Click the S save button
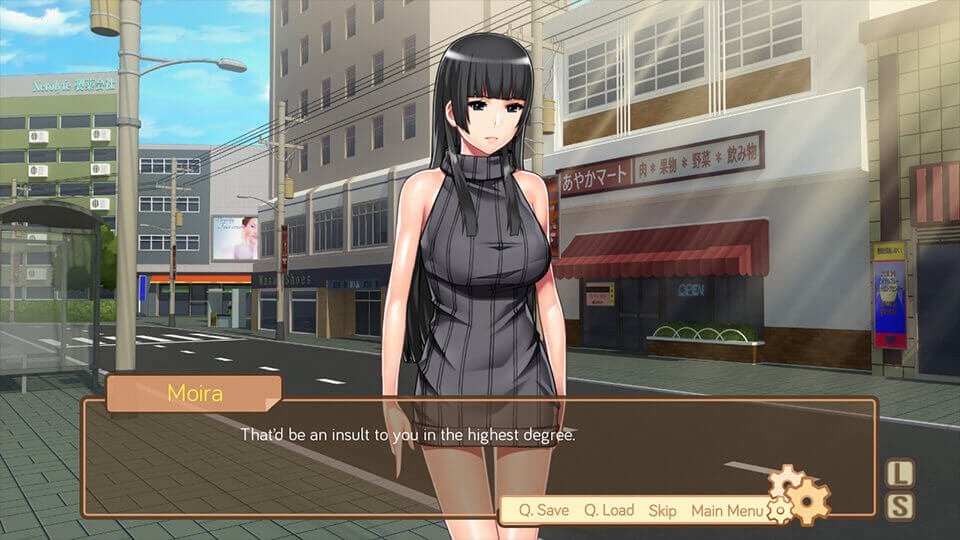960x540 pixels. click(x=900, y=506)
